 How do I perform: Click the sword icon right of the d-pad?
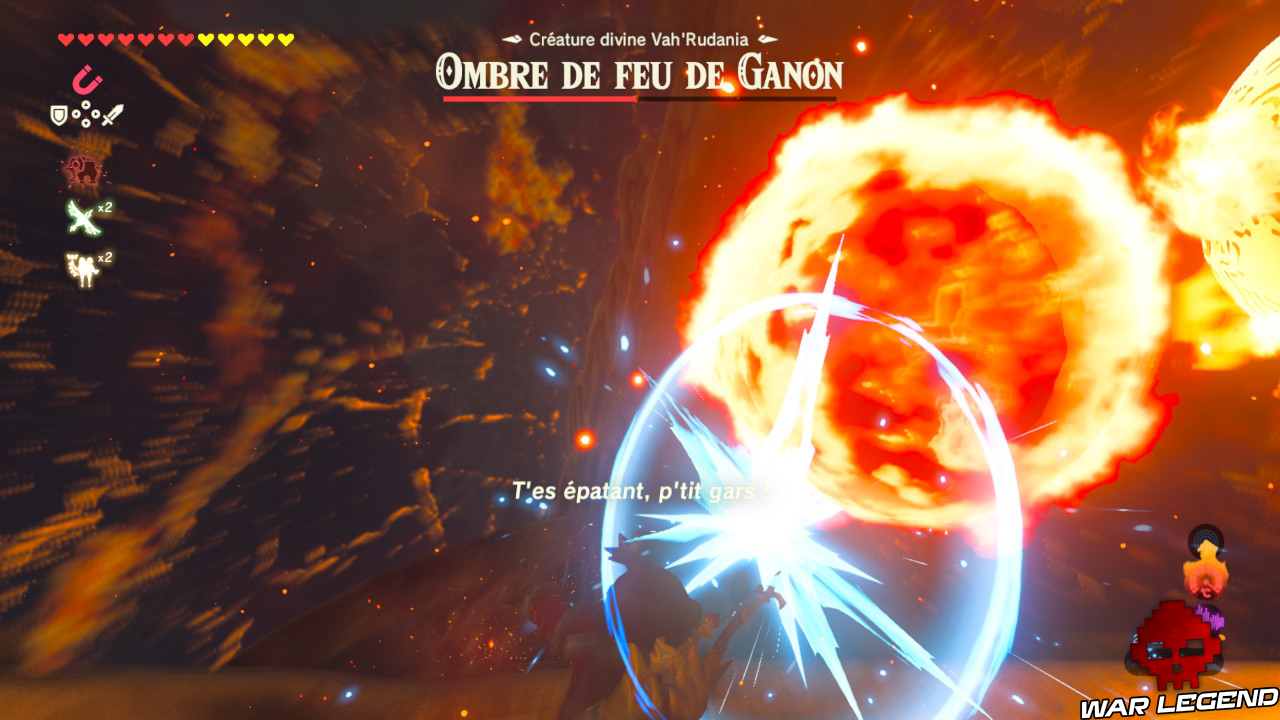pyautogui.click(x=111, y=116)
